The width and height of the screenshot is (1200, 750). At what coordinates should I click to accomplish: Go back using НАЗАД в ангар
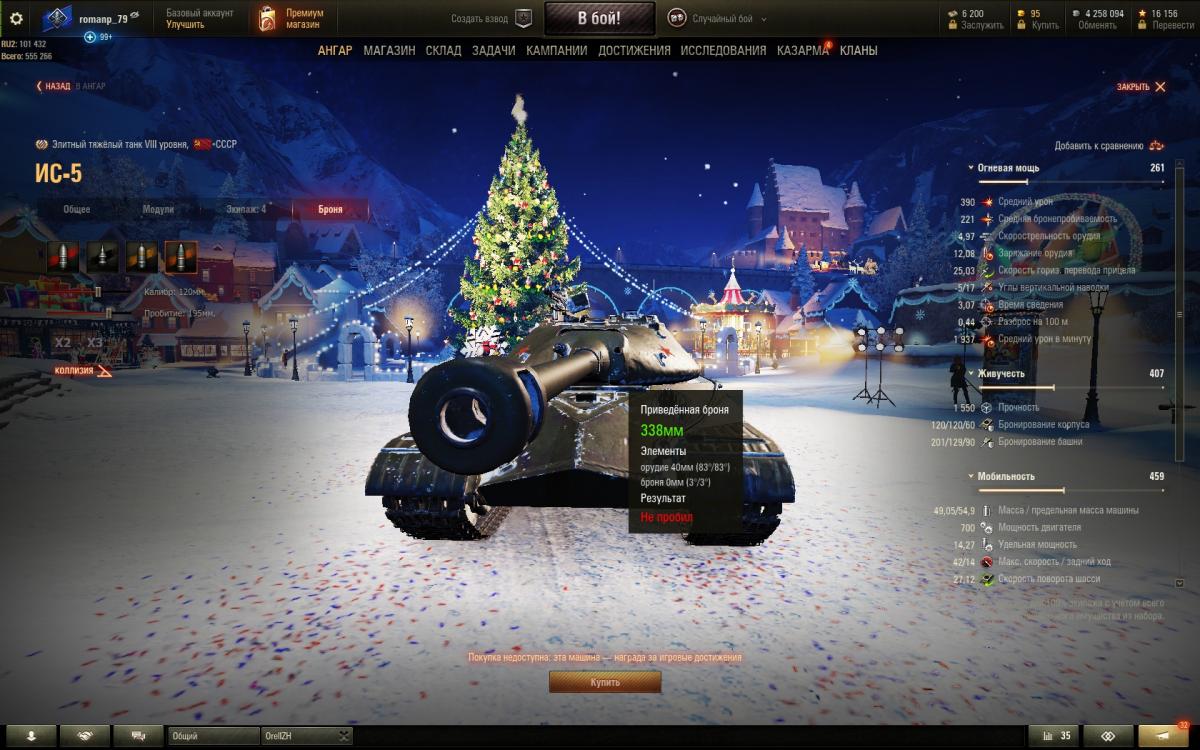(x=70, y=87)
